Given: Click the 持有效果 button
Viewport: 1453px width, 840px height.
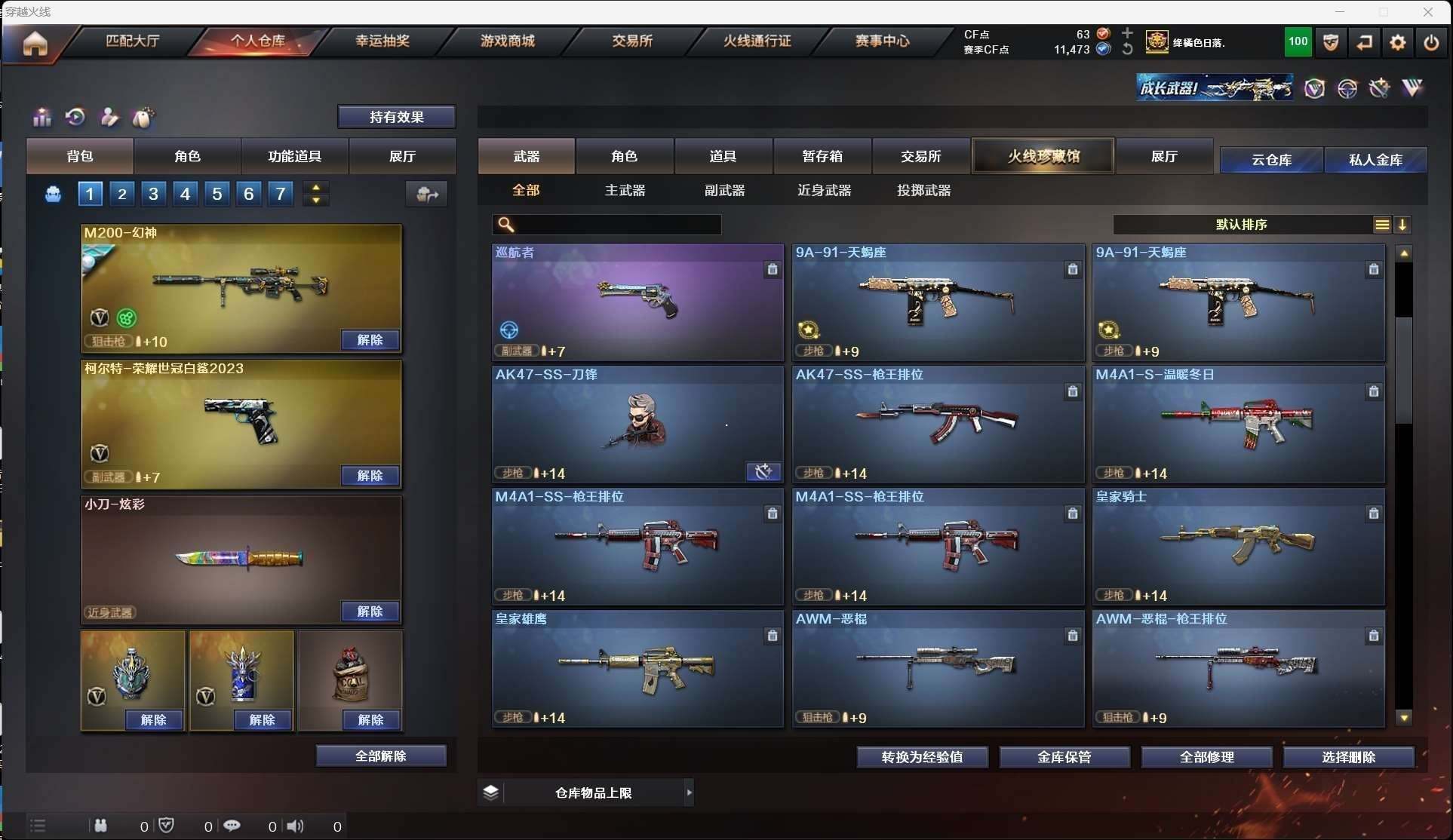Looking at the screenshot, I should tap(396, 117).
